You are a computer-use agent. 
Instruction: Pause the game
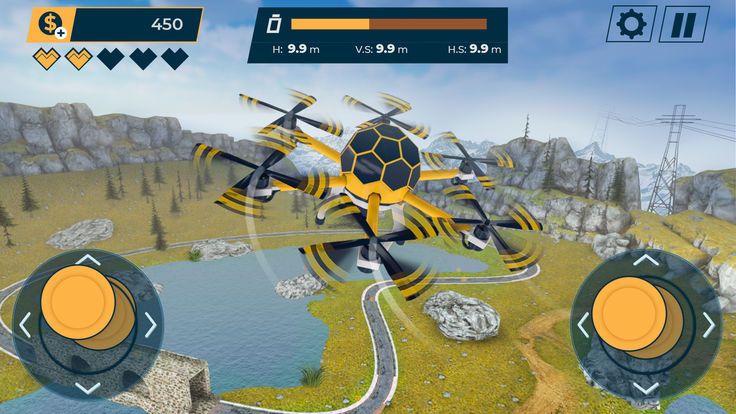tap(683, 24)
